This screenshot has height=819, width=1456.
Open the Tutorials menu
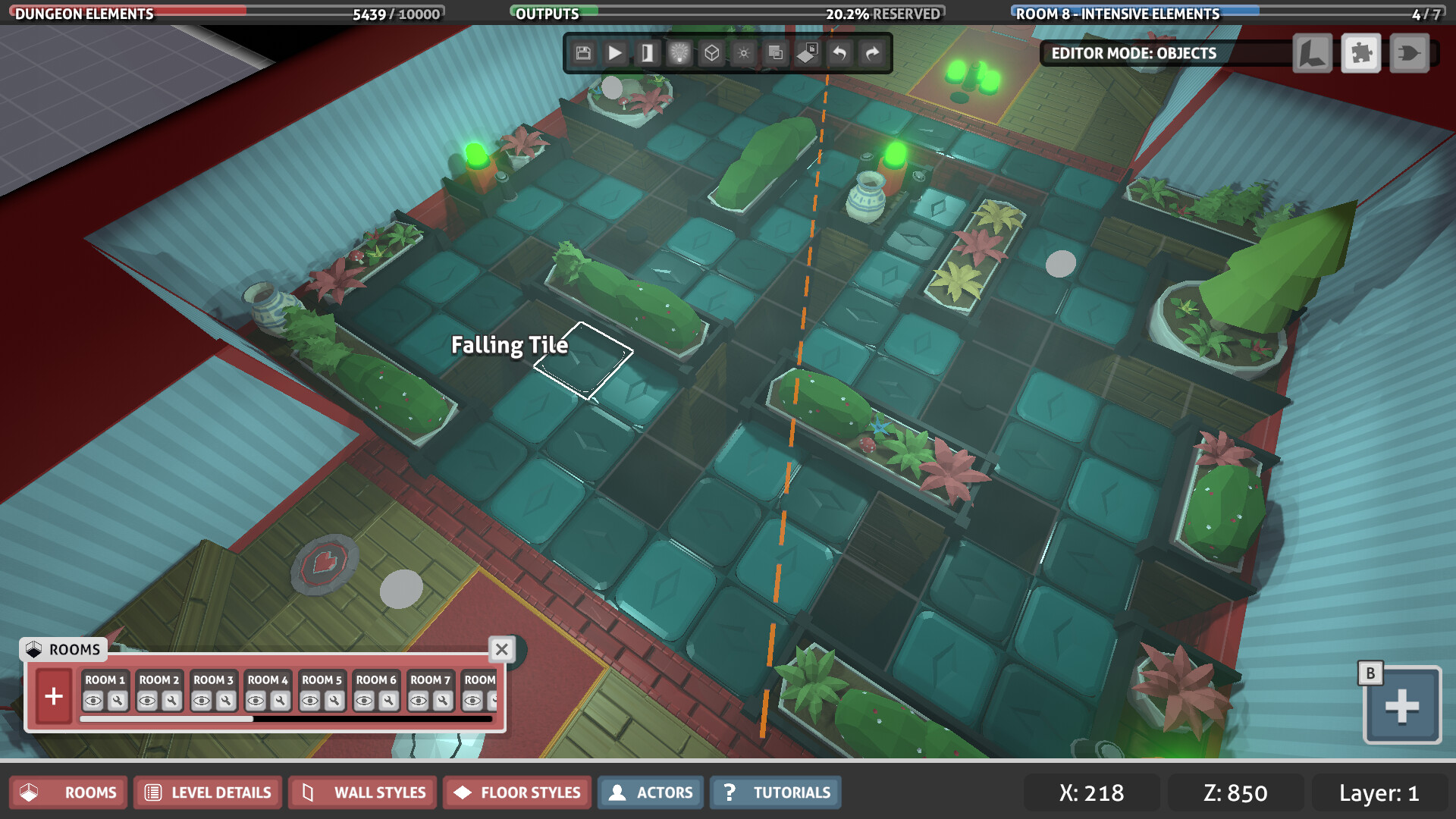point(776,792)
